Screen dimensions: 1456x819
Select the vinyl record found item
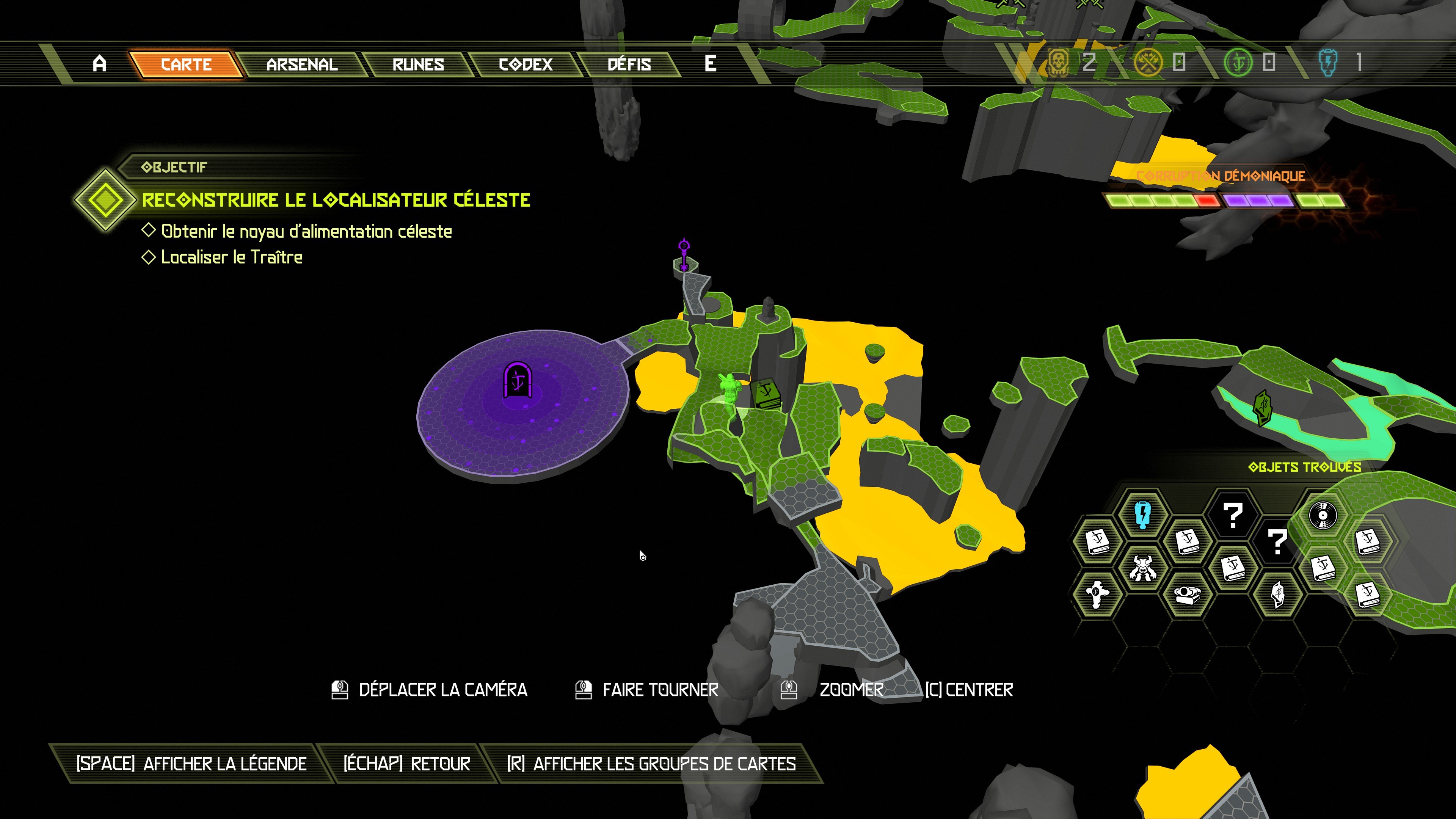pos(1323,515)
